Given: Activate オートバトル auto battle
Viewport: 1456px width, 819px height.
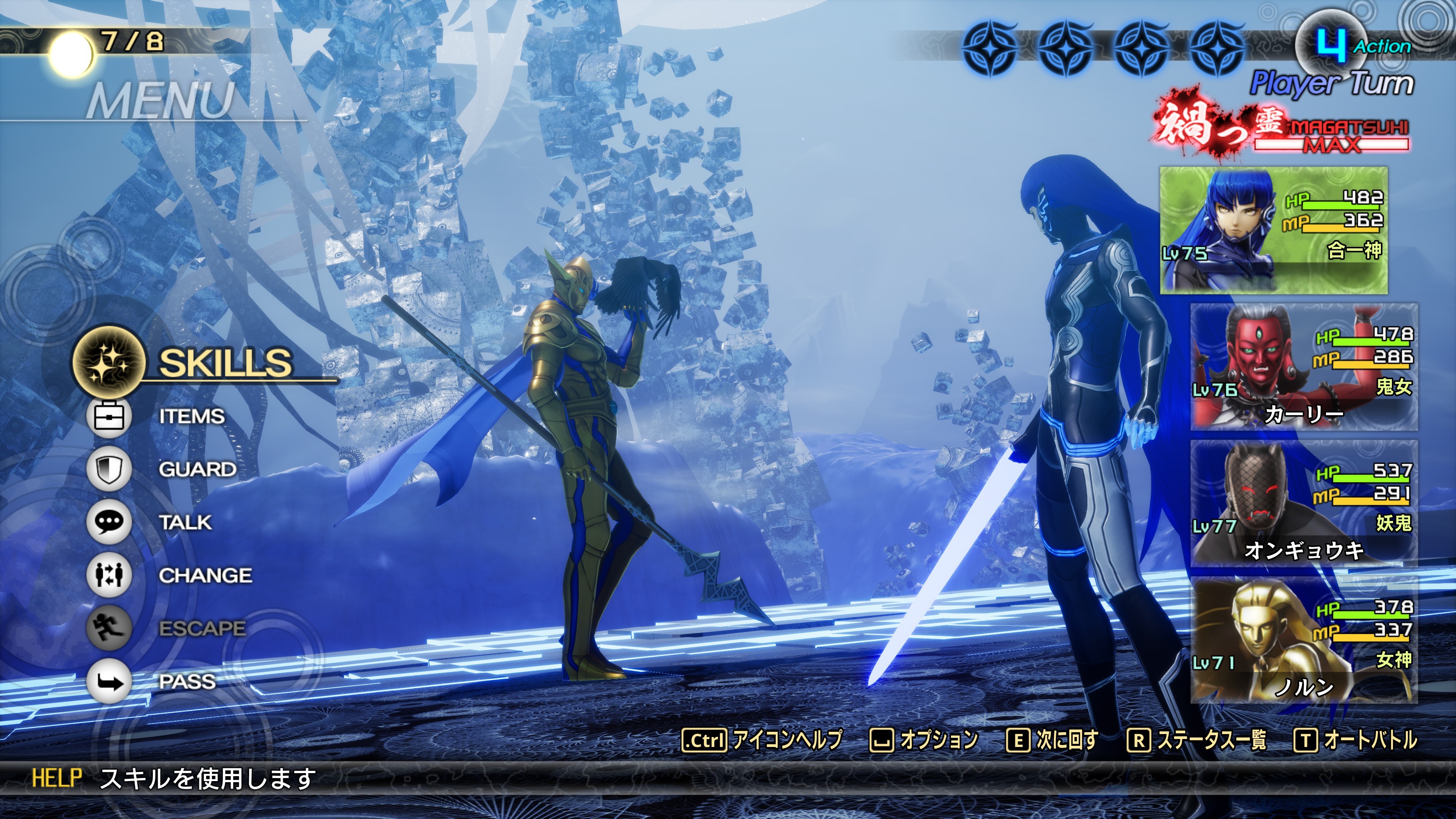Looking at the screenshot, I should pos(1356,739).
